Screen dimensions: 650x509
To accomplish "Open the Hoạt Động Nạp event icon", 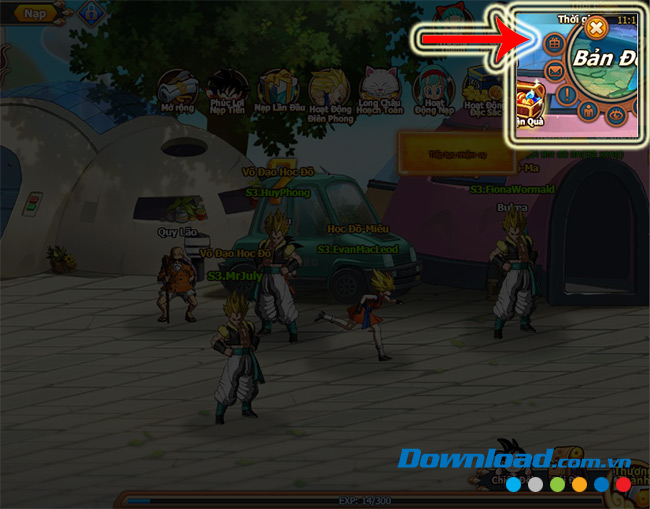I will (x=432, y=87).
